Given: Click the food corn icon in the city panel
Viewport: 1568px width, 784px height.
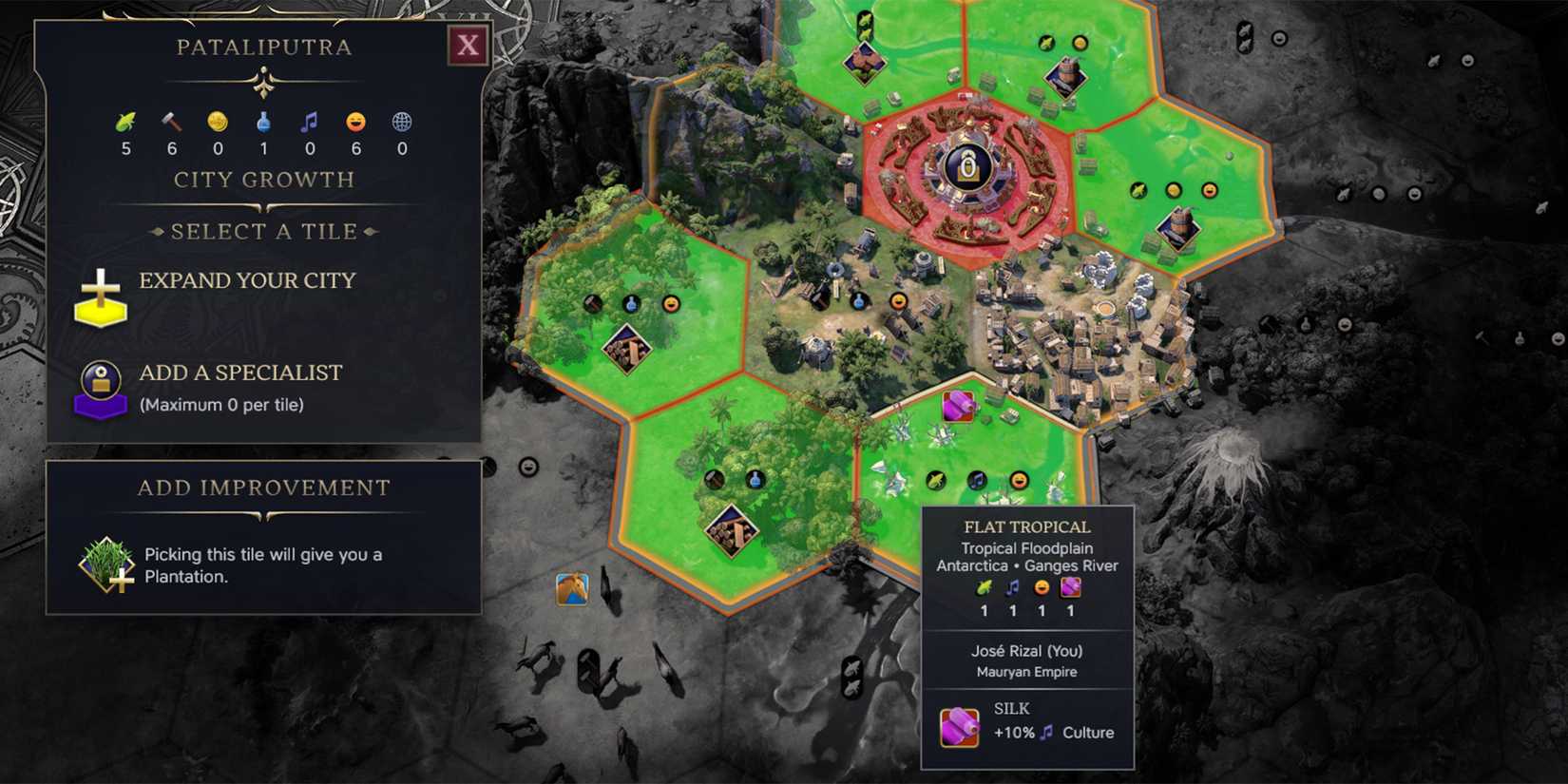Looking at the screenshot, I should point(123,121).
